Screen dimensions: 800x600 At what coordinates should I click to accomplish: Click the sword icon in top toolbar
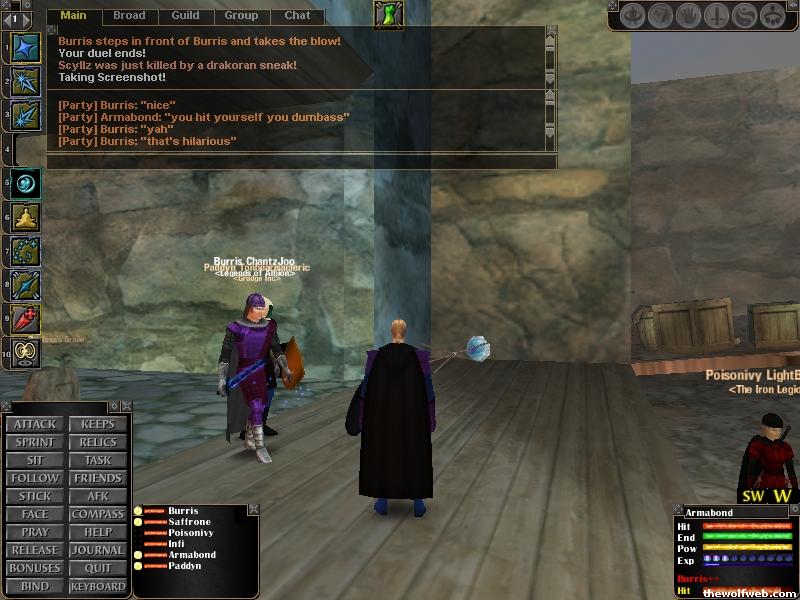pos(717,16)
